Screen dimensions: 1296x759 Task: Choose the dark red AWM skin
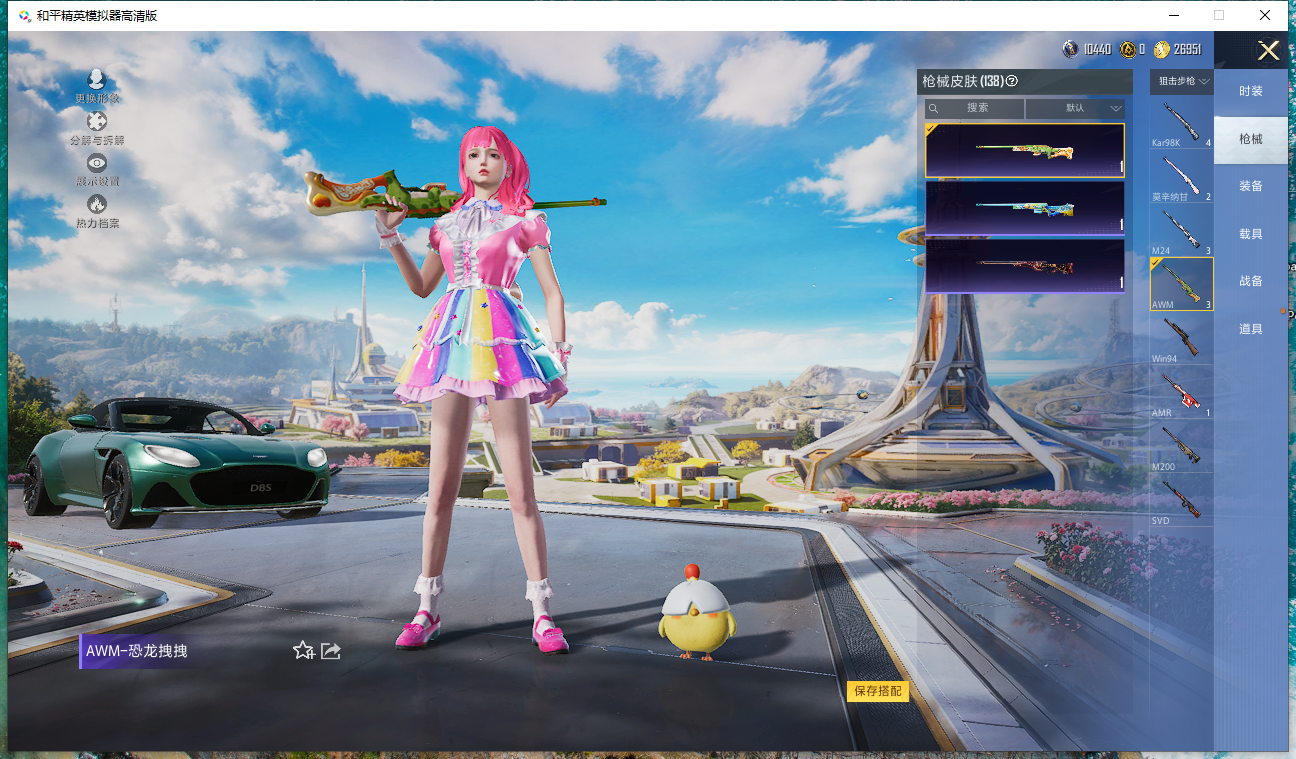(1024, 265)
